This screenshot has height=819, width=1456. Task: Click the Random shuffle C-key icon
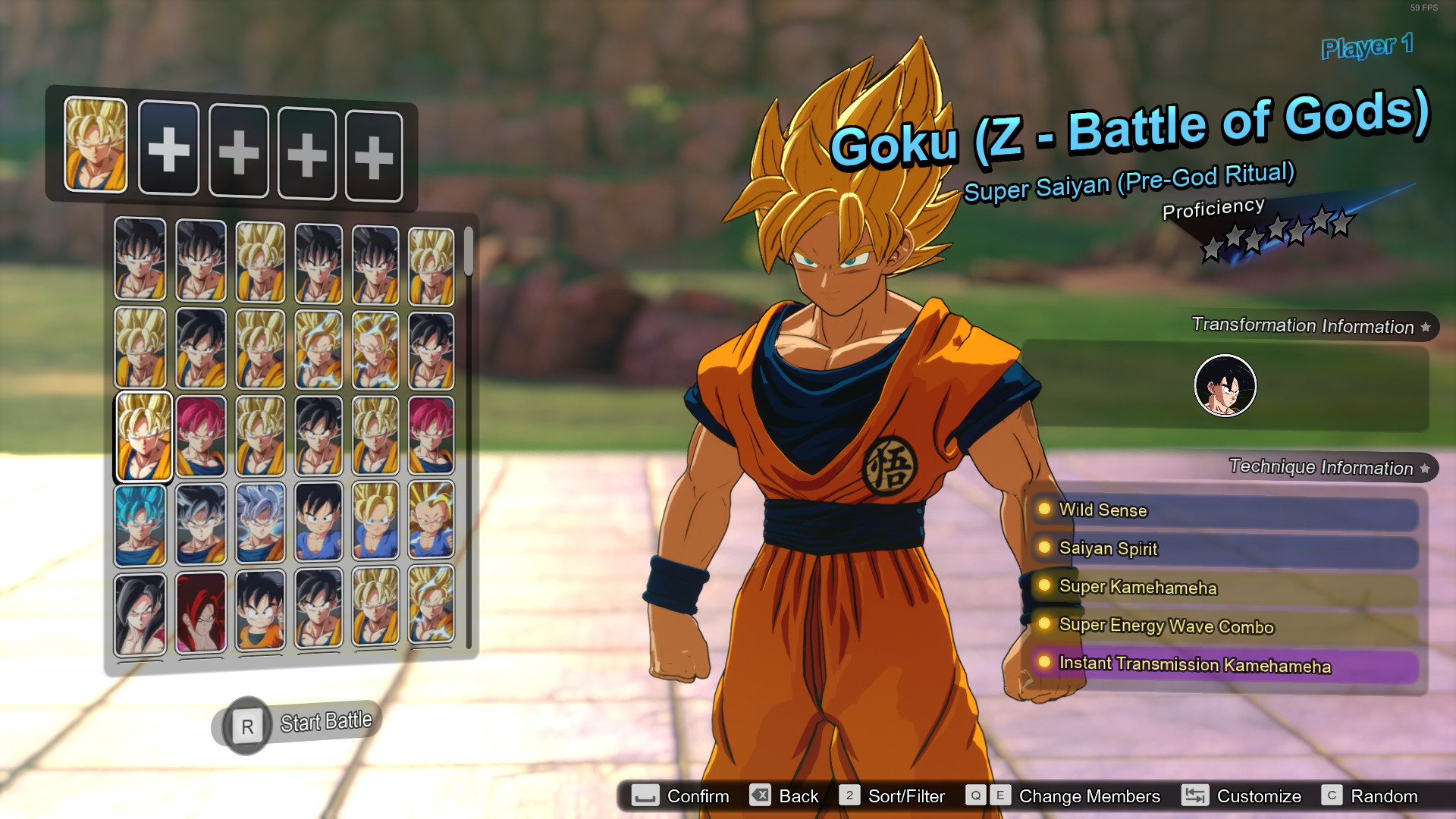coord(1332,796)
